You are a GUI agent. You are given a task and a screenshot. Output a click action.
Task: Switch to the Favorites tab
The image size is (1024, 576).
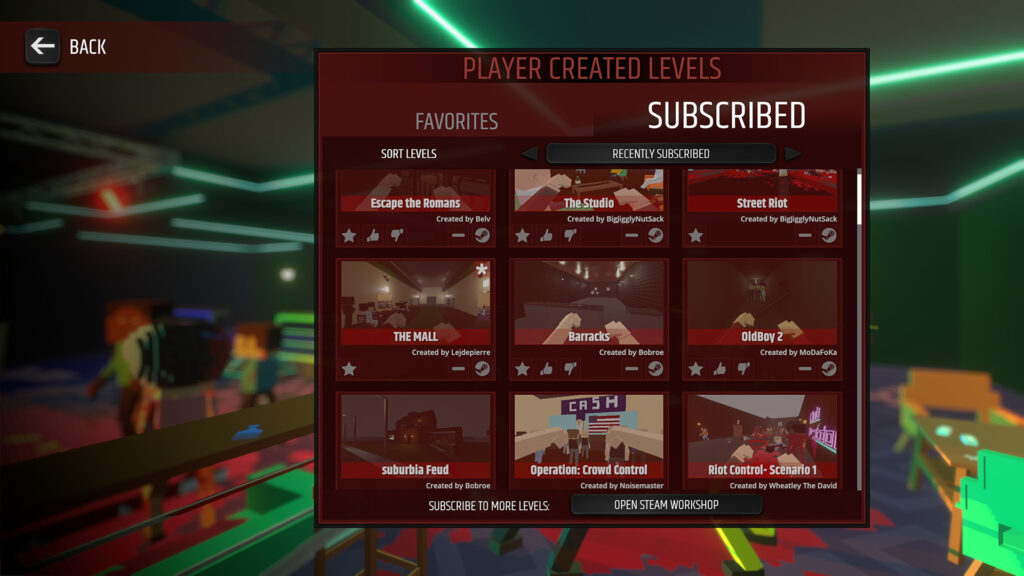click(456, 121)
